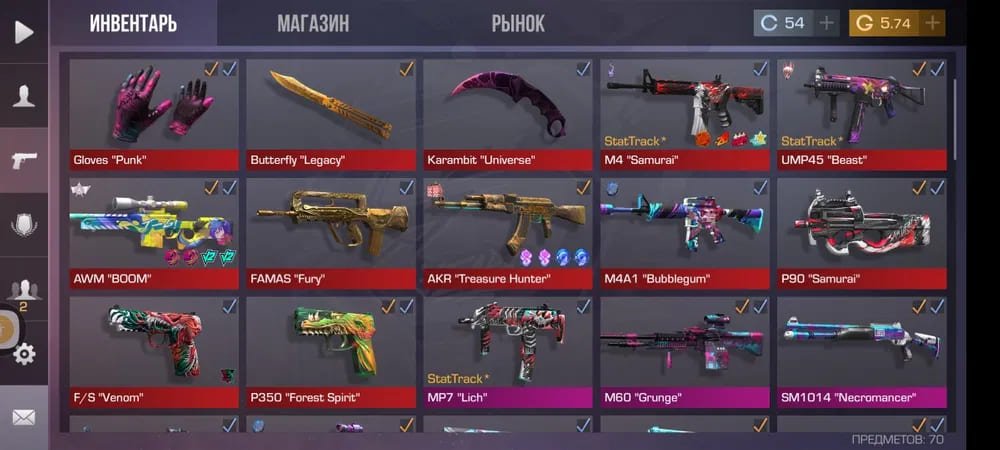The image size is (1000, 450).
Task: Select the Инвентарь tab
Action: (133, 23)
